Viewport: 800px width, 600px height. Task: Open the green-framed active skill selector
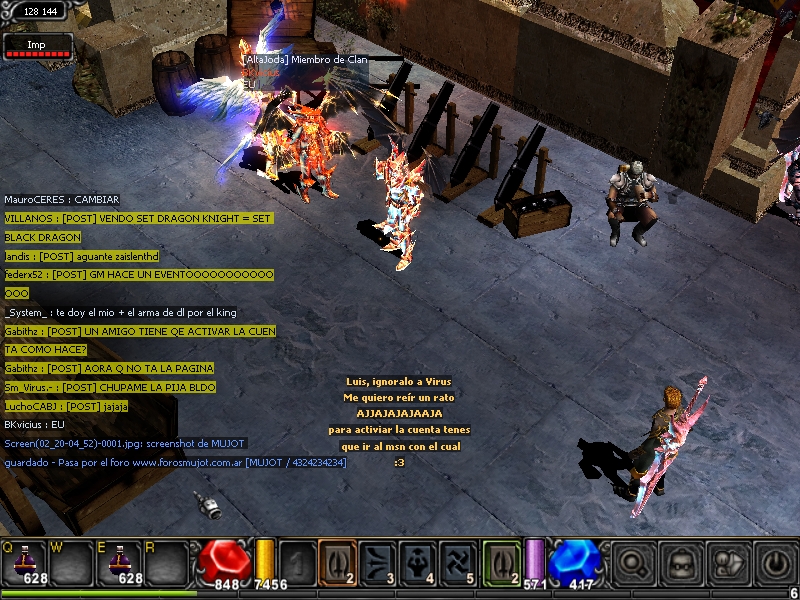click(501, 561)
